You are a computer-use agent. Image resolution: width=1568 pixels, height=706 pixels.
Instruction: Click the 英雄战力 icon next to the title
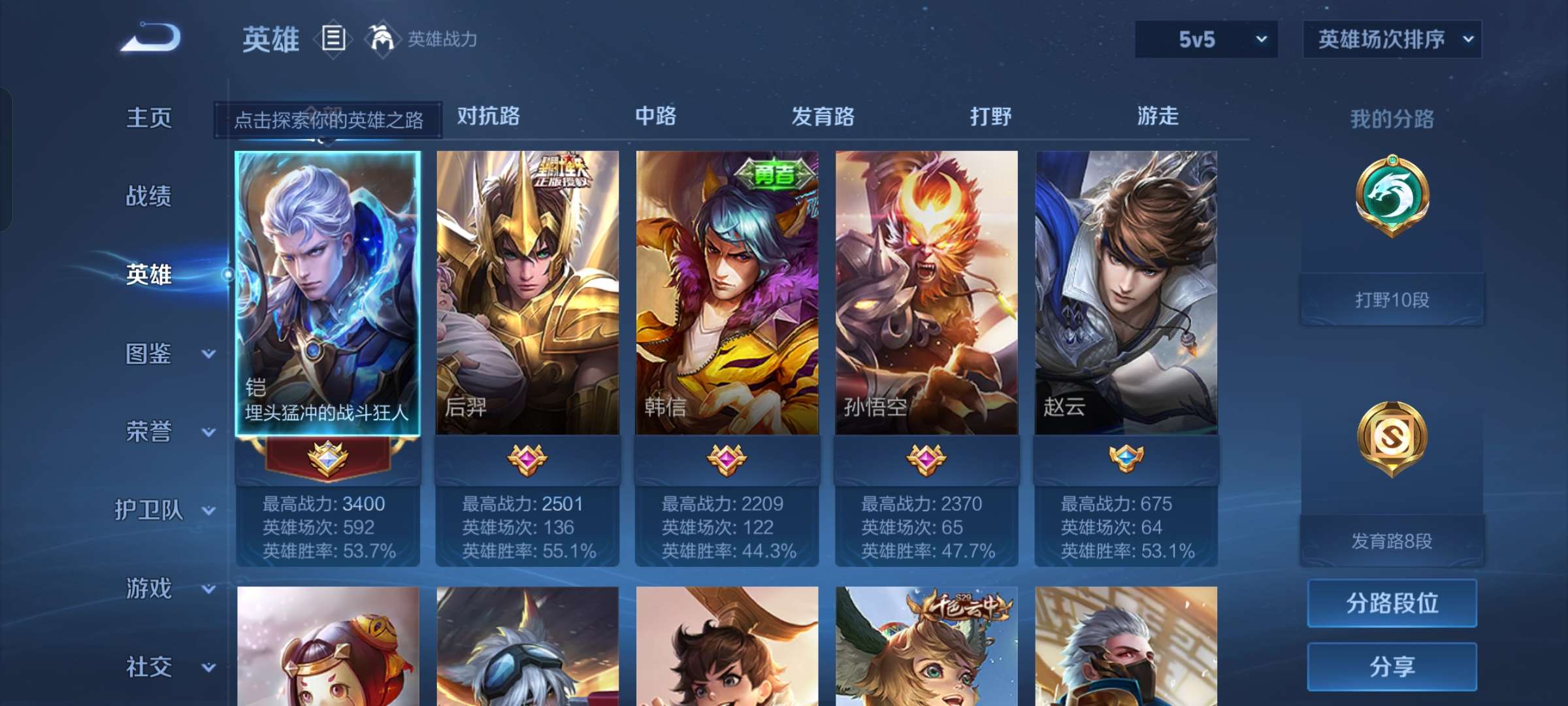tap(382, 37)
